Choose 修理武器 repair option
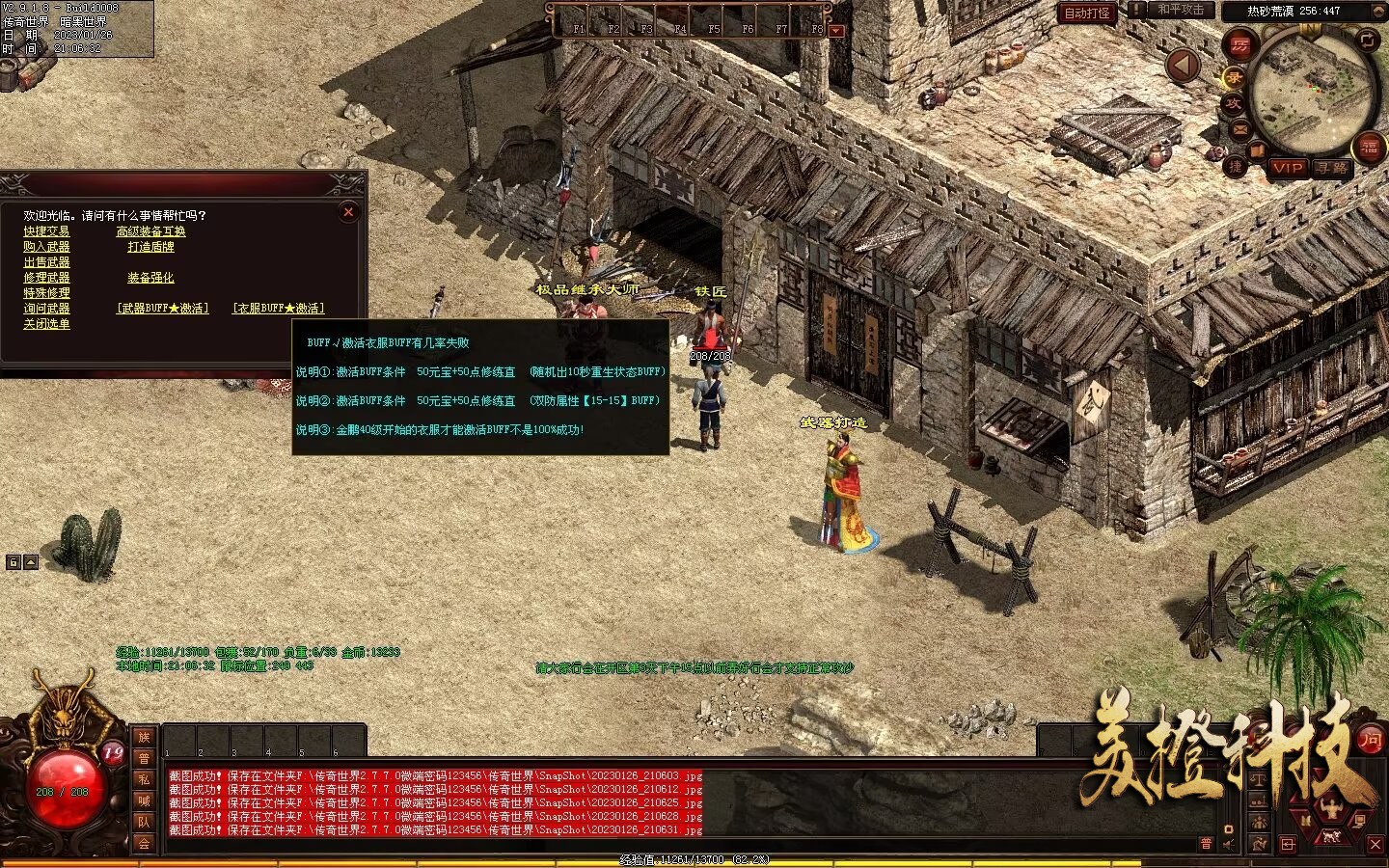 point(46,278)
